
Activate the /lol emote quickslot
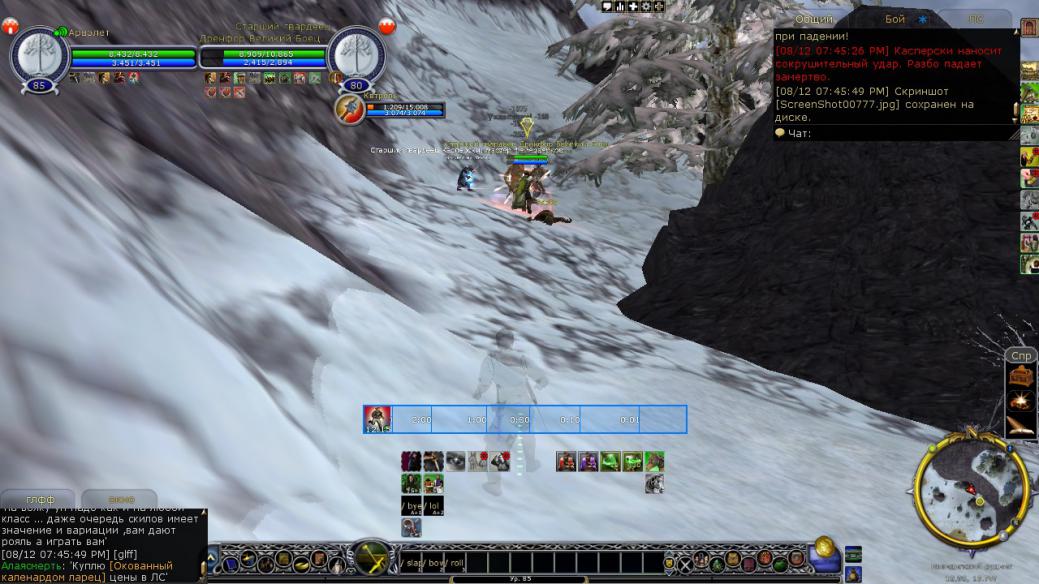(x=432, y=506)
